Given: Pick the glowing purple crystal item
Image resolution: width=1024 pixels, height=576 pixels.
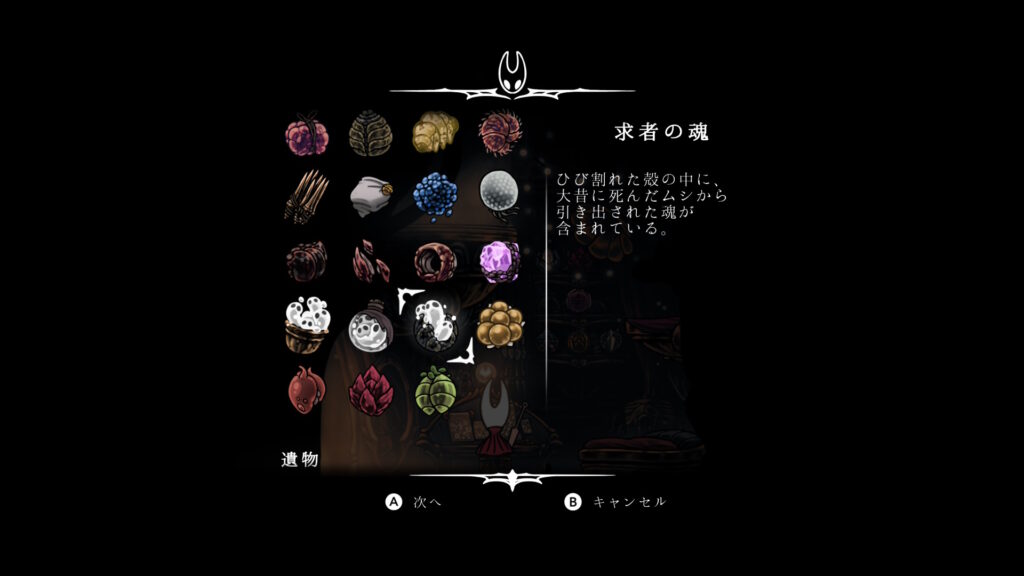Looking at the screenshot, I should coord(498,260).
